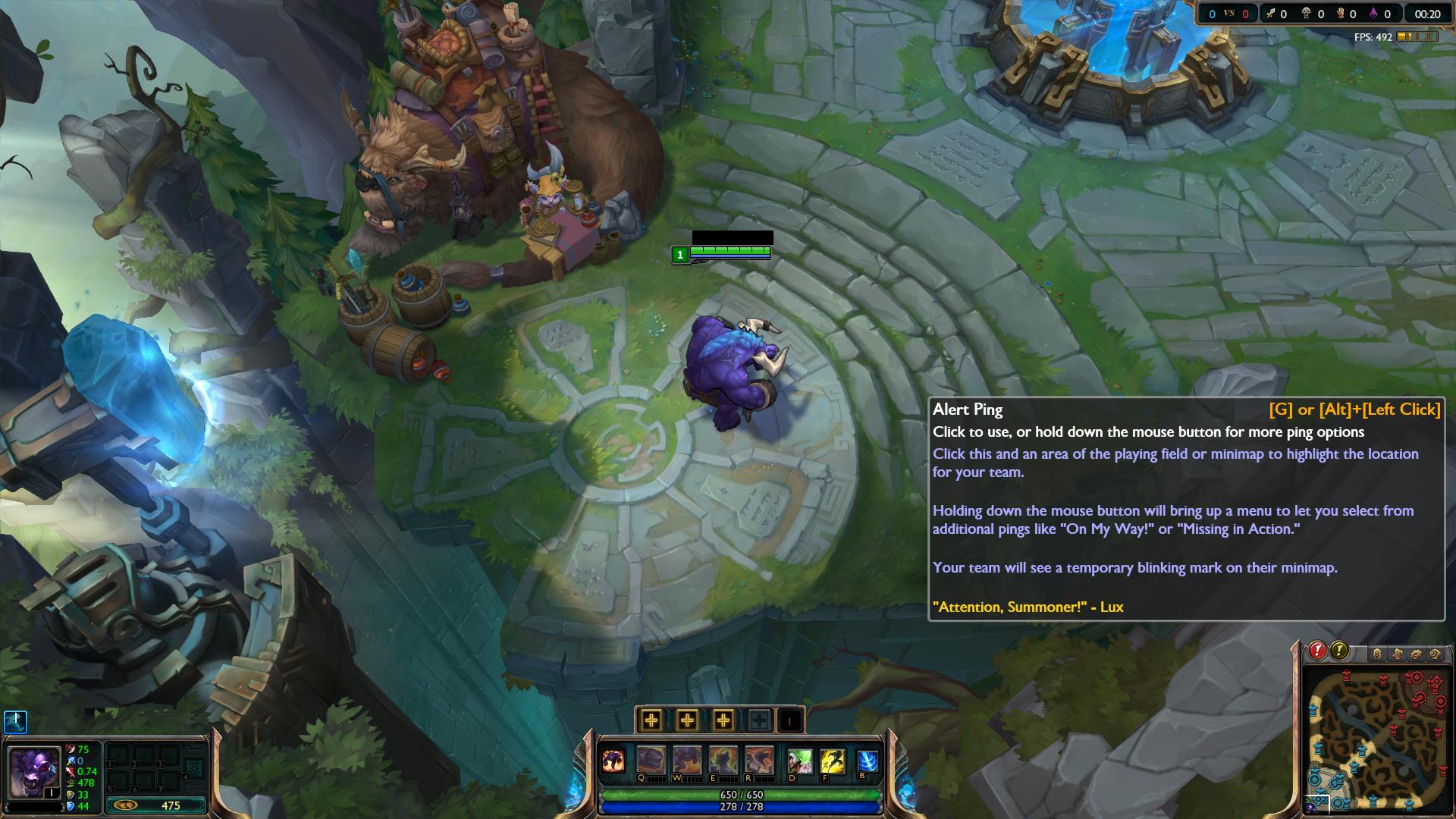Level up the Q ability

click(651, 720)
